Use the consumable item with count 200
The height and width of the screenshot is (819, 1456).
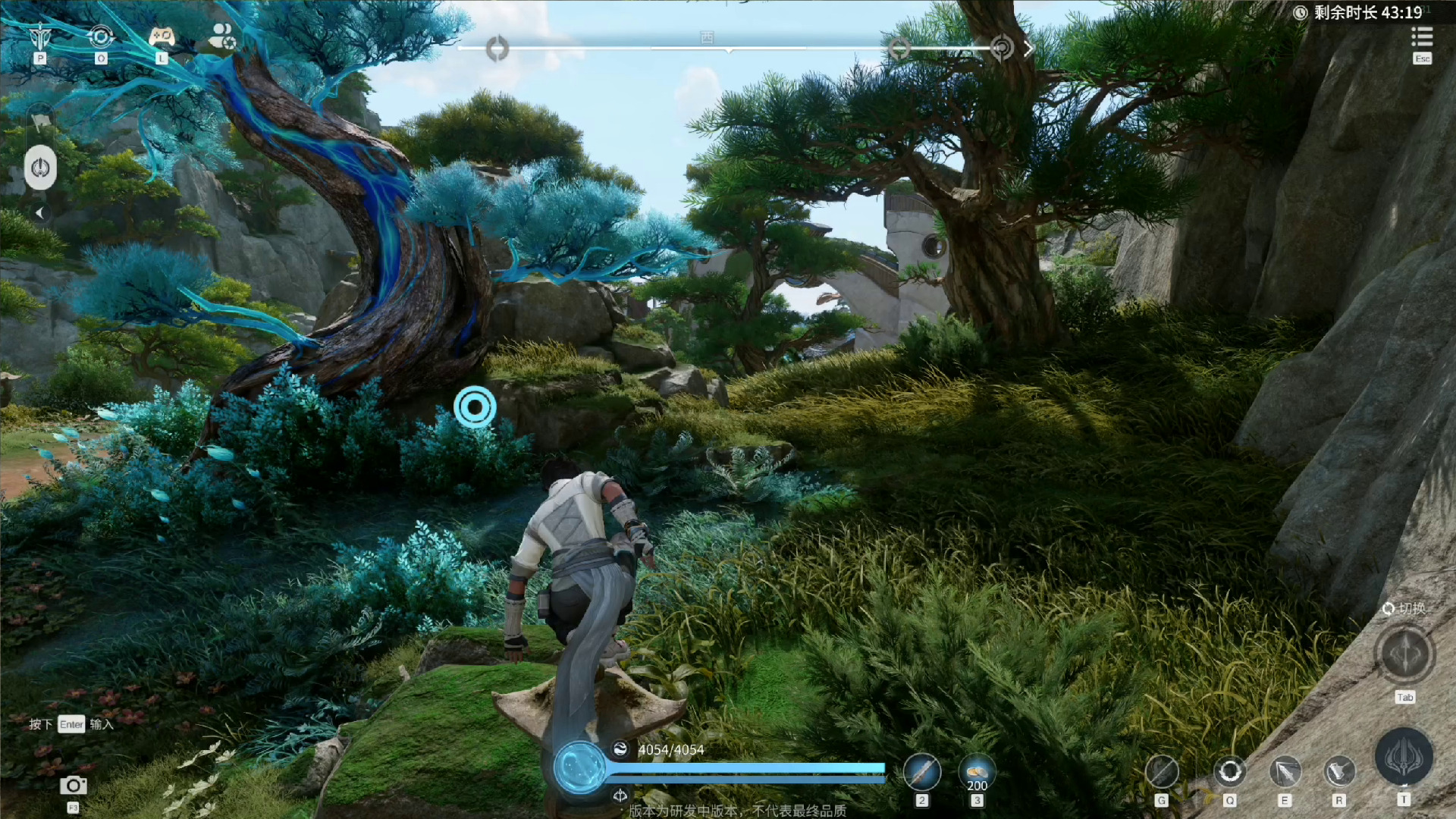click(977, 773)
